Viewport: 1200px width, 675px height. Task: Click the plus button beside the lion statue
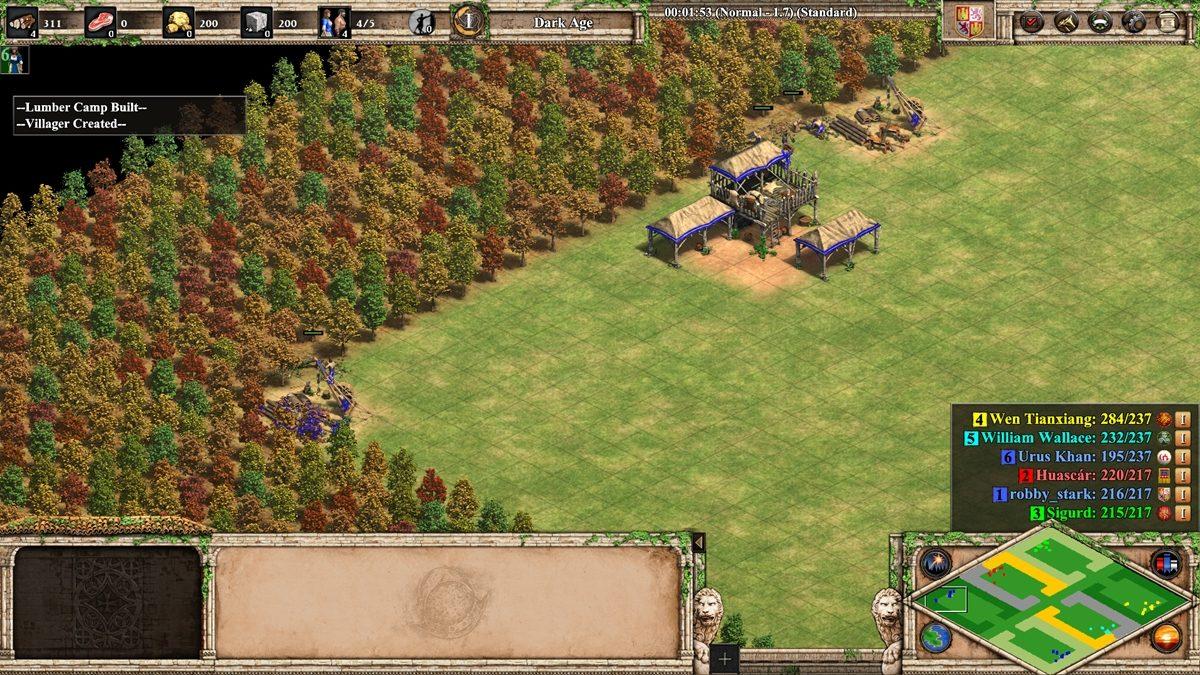coord(725,658)
